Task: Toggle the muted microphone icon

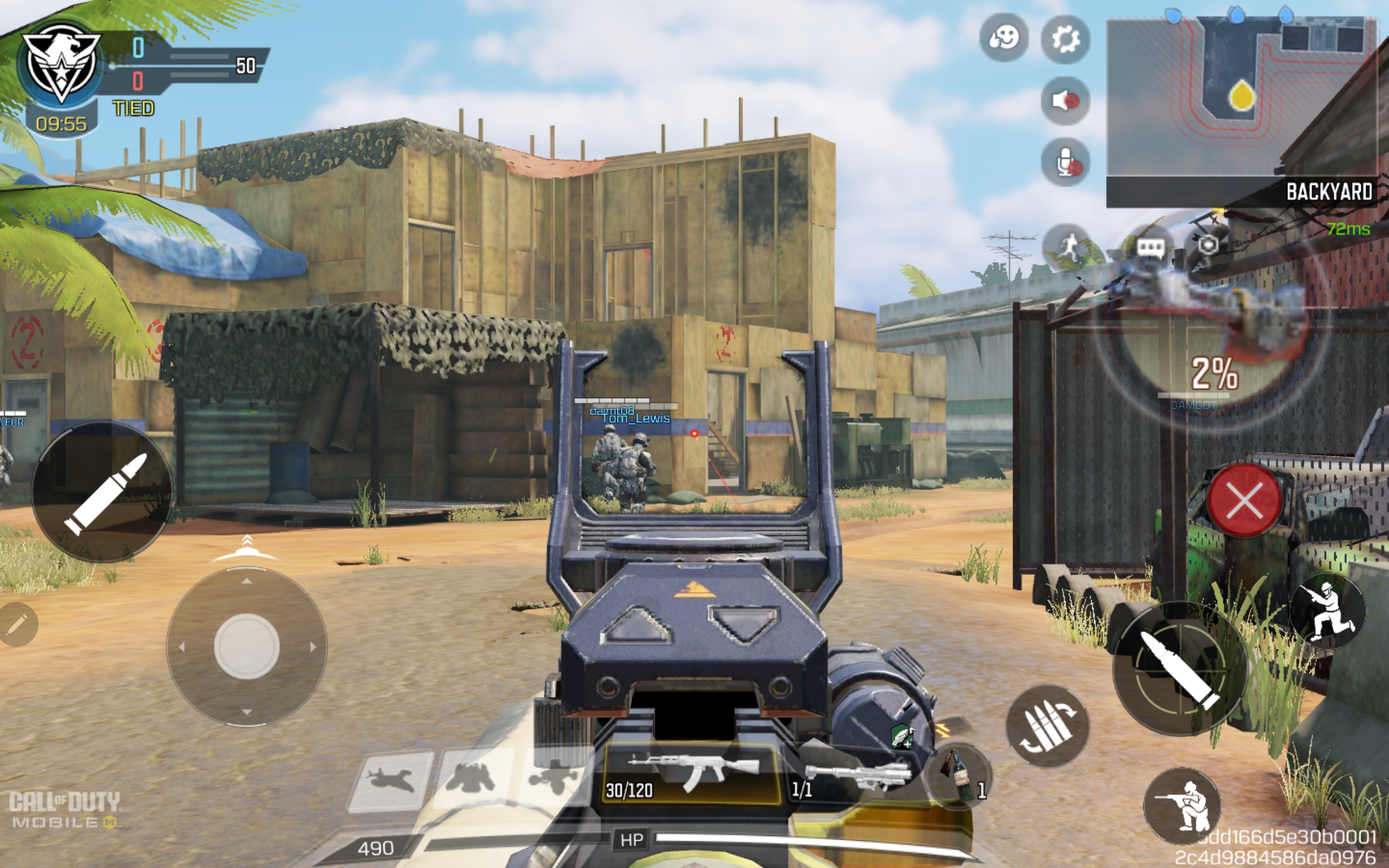Action: coord(1065,162)
